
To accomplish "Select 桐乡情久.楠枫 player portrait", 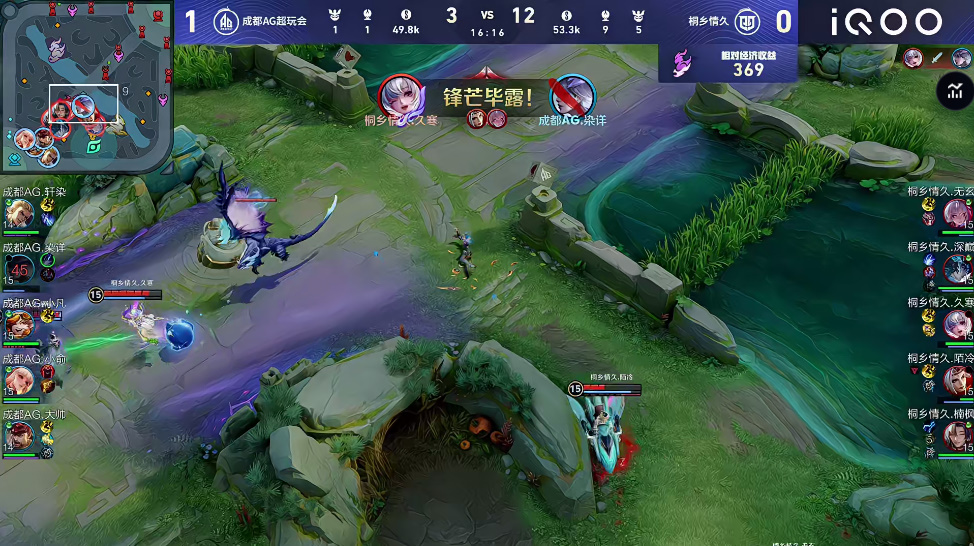I will point(957,435).
